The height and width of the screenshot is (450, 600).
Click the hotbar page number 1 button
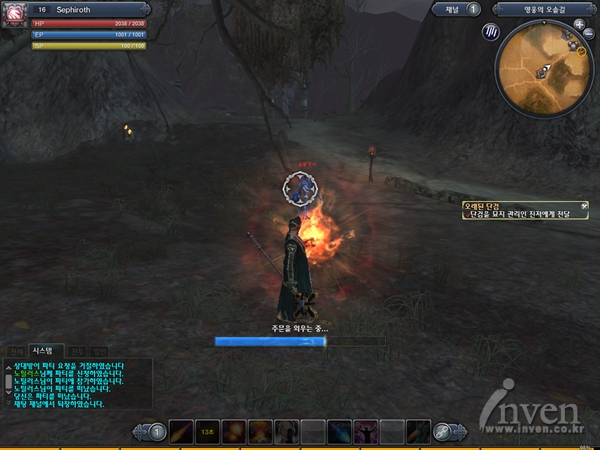point(157,432)
